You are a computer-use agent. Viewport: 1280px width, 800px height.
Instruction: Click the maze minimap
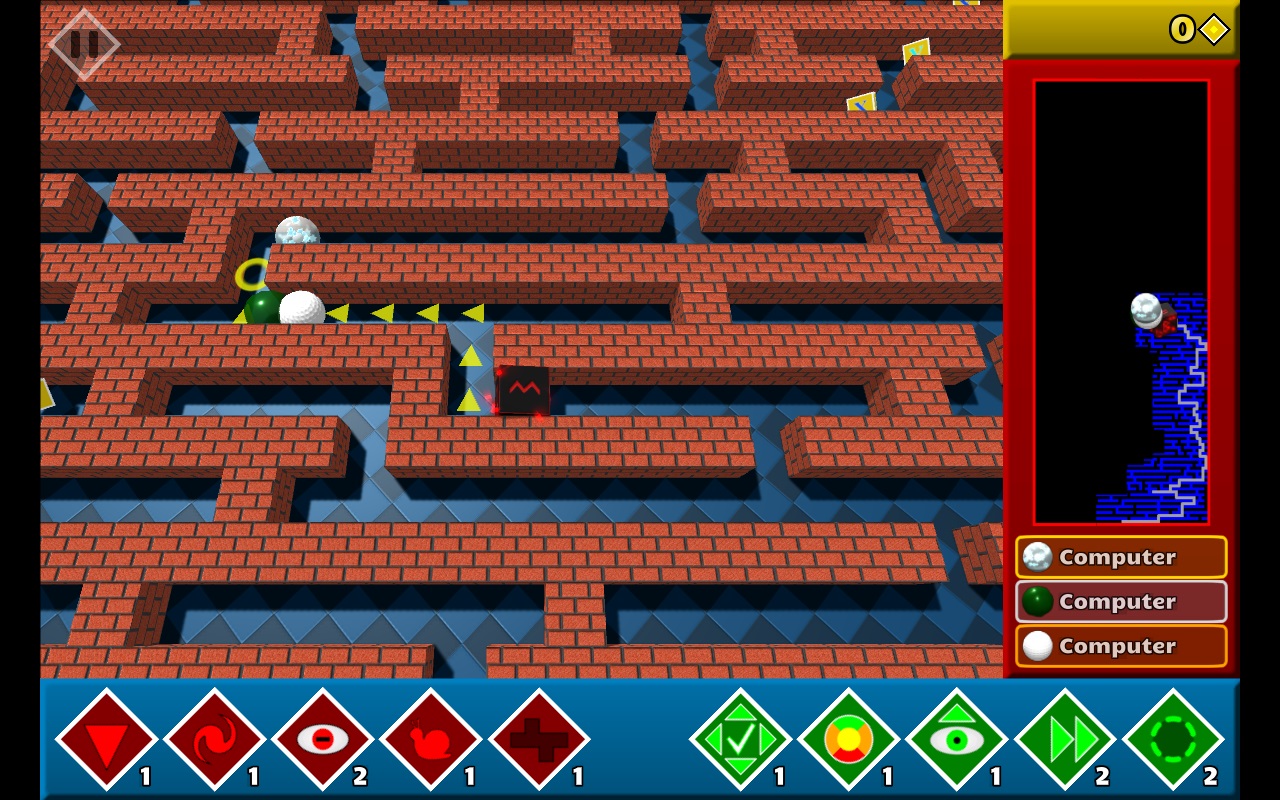click(1121, 302)
